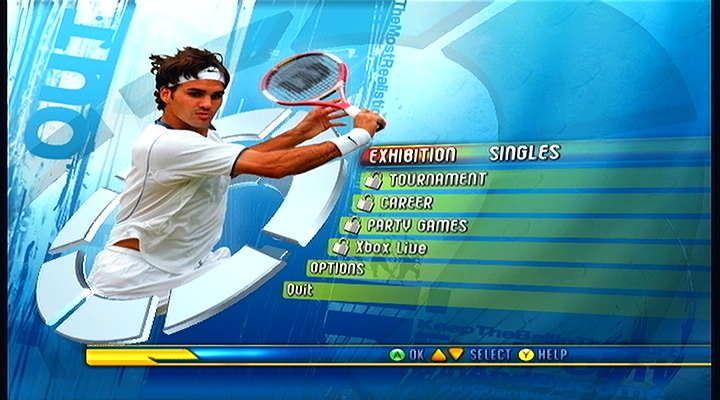
Task: Select the Career menu entry
Action: [x=406, y=203]
